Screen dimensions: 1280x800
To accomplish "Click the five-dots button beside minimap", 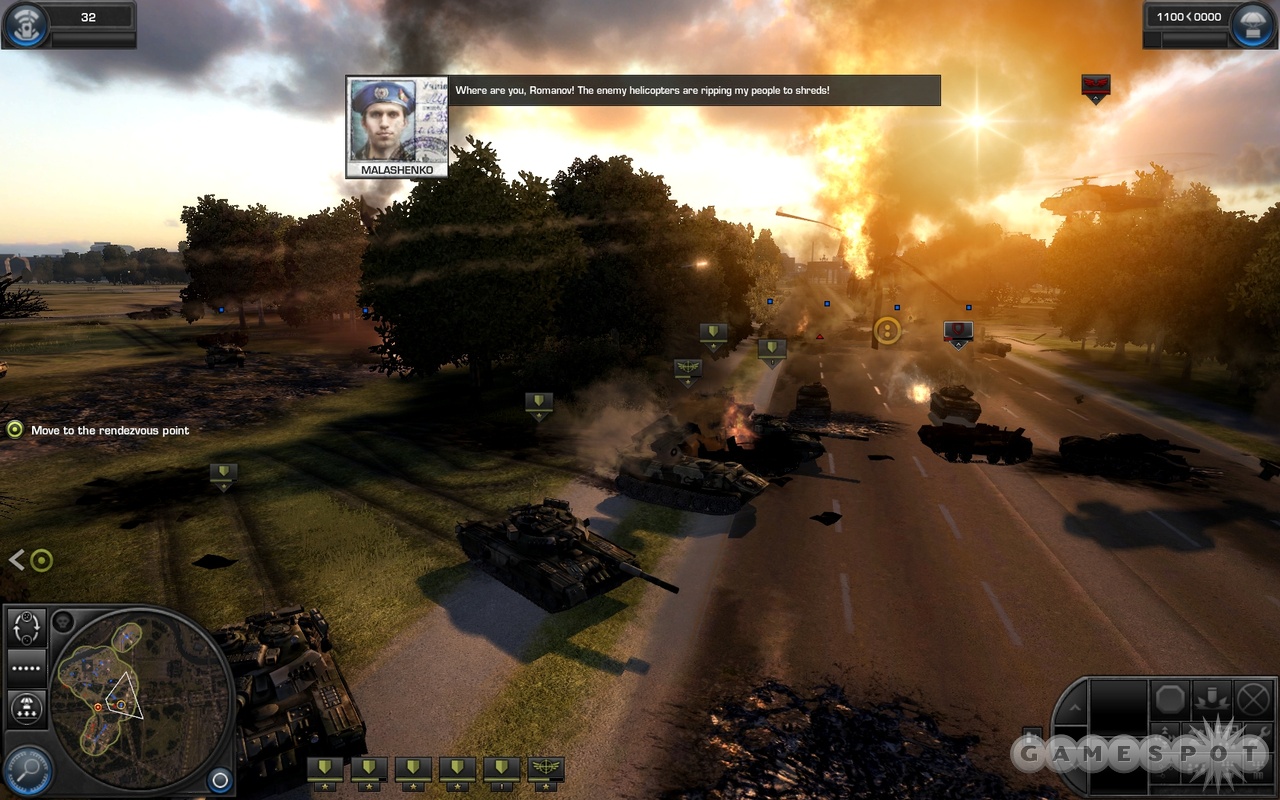I will 27,667.
